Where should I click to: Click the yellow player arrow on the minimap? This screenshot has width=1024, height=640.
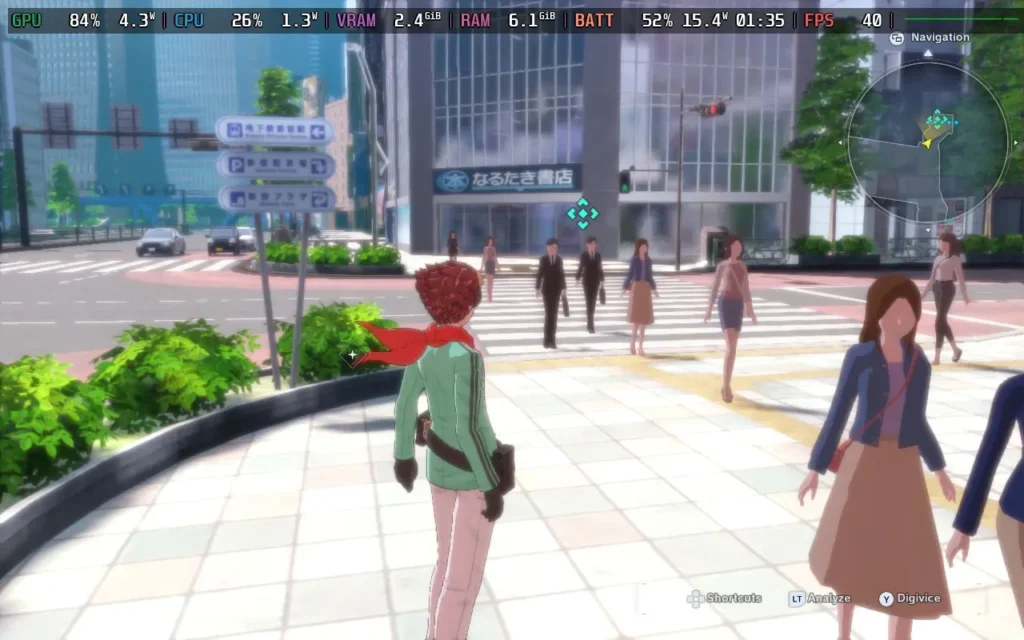pyautogui.click(x=928, y=141)
